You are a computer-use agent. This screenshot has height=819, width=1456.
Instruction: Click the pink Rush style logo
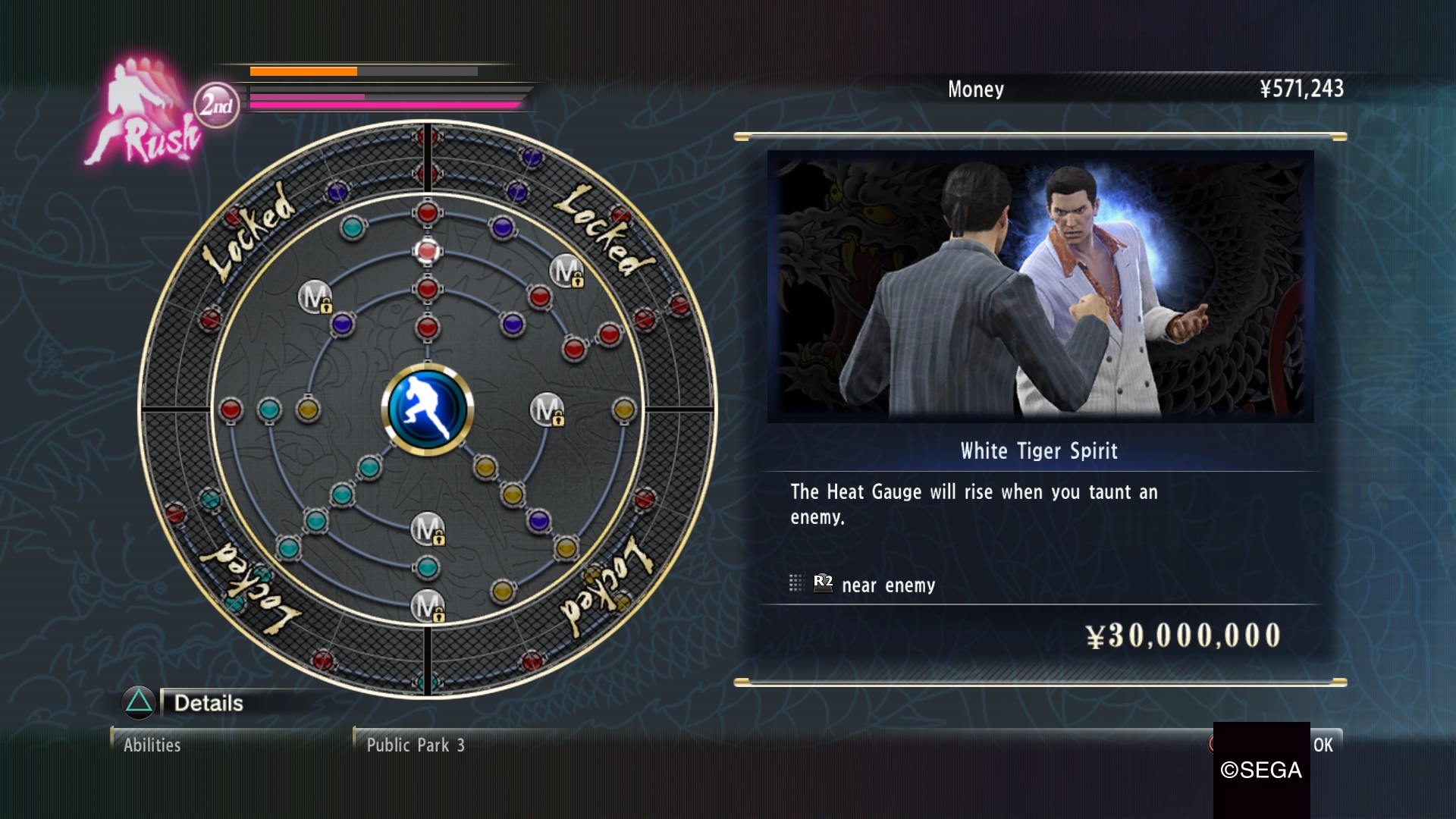[x=144, y=114]
